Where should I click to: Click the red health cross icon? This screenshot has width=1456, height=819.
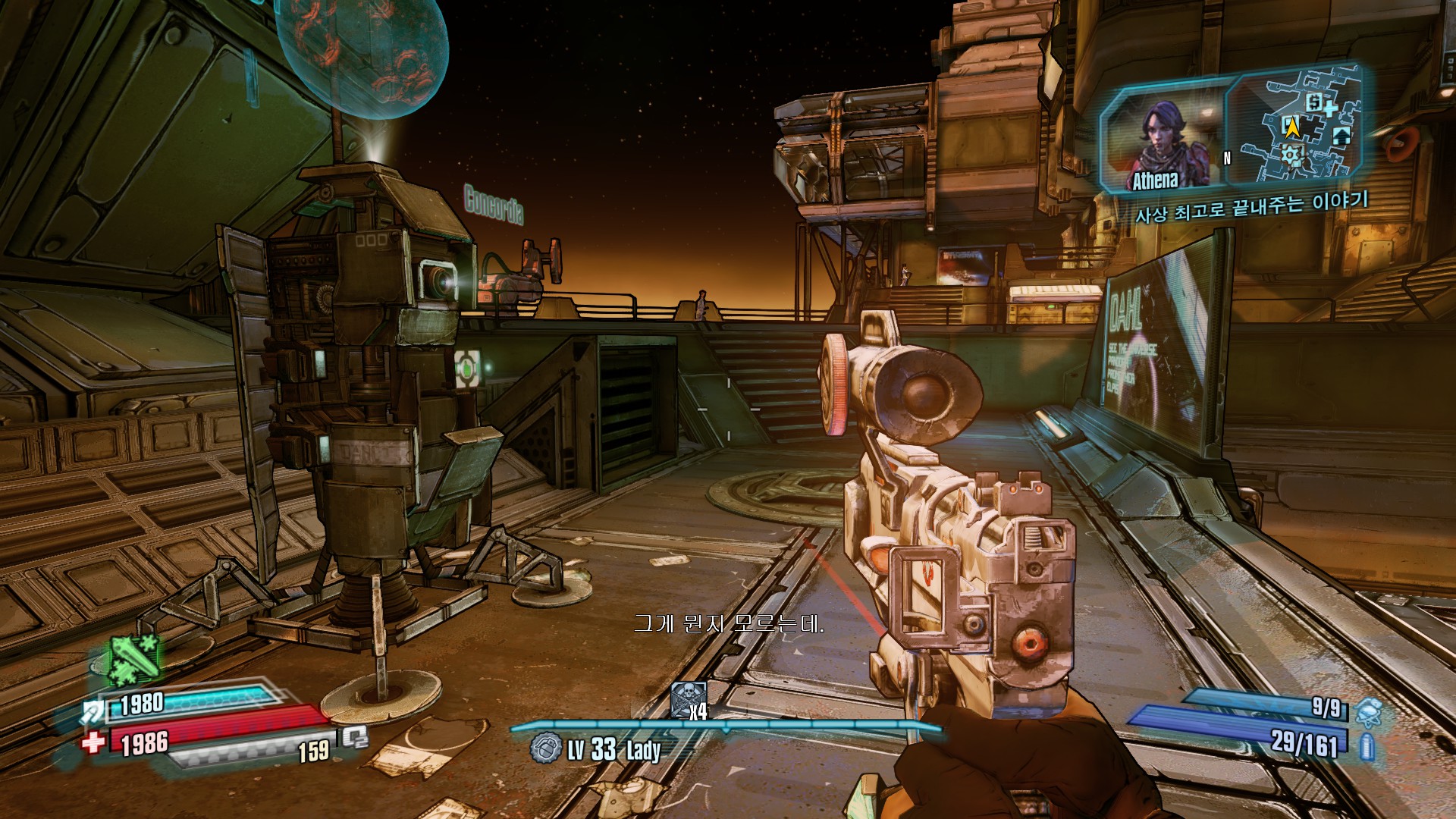[93, 741]
